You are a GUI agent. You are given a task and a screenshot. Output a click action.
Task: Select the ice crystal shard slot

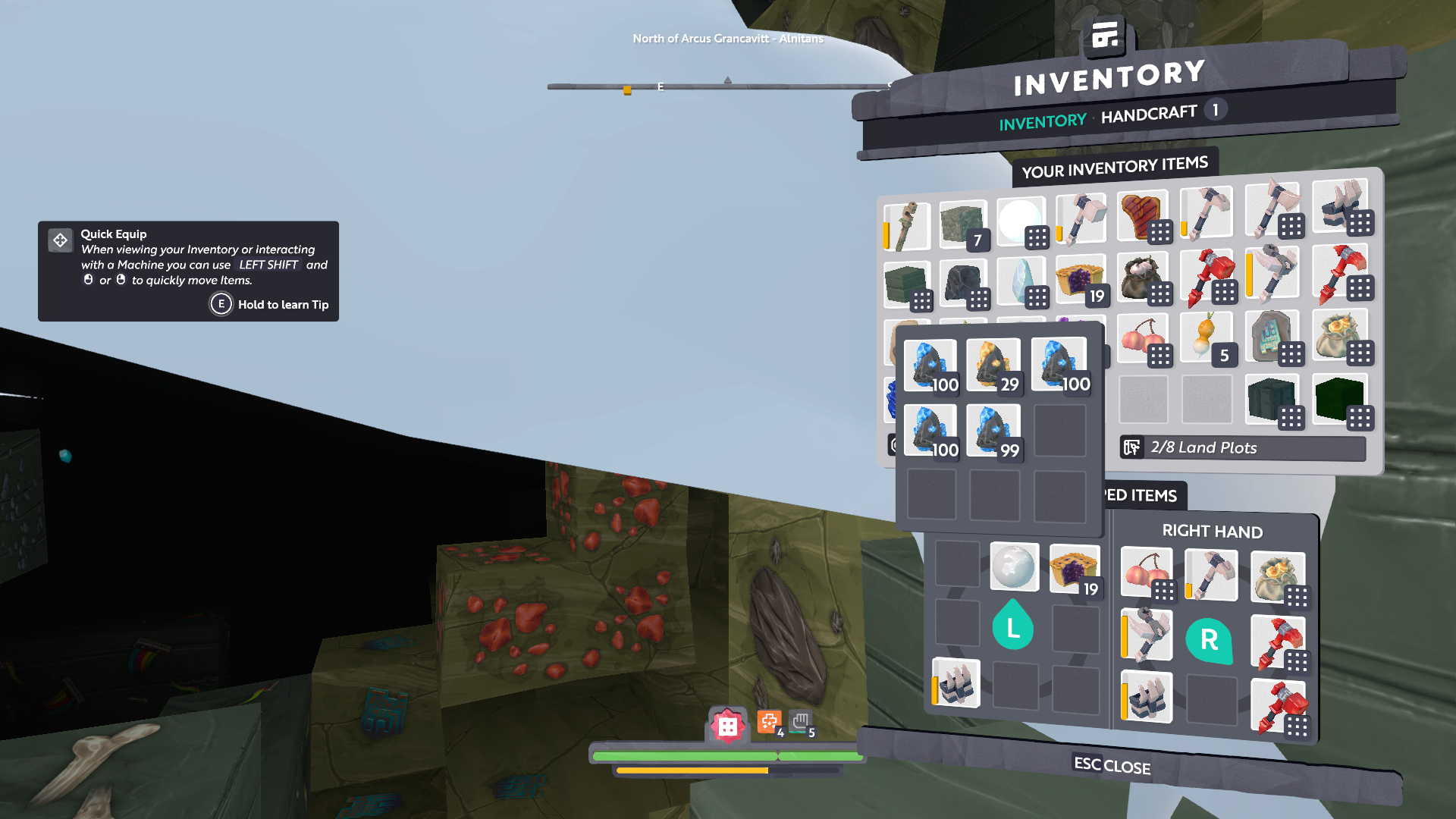1021,282
